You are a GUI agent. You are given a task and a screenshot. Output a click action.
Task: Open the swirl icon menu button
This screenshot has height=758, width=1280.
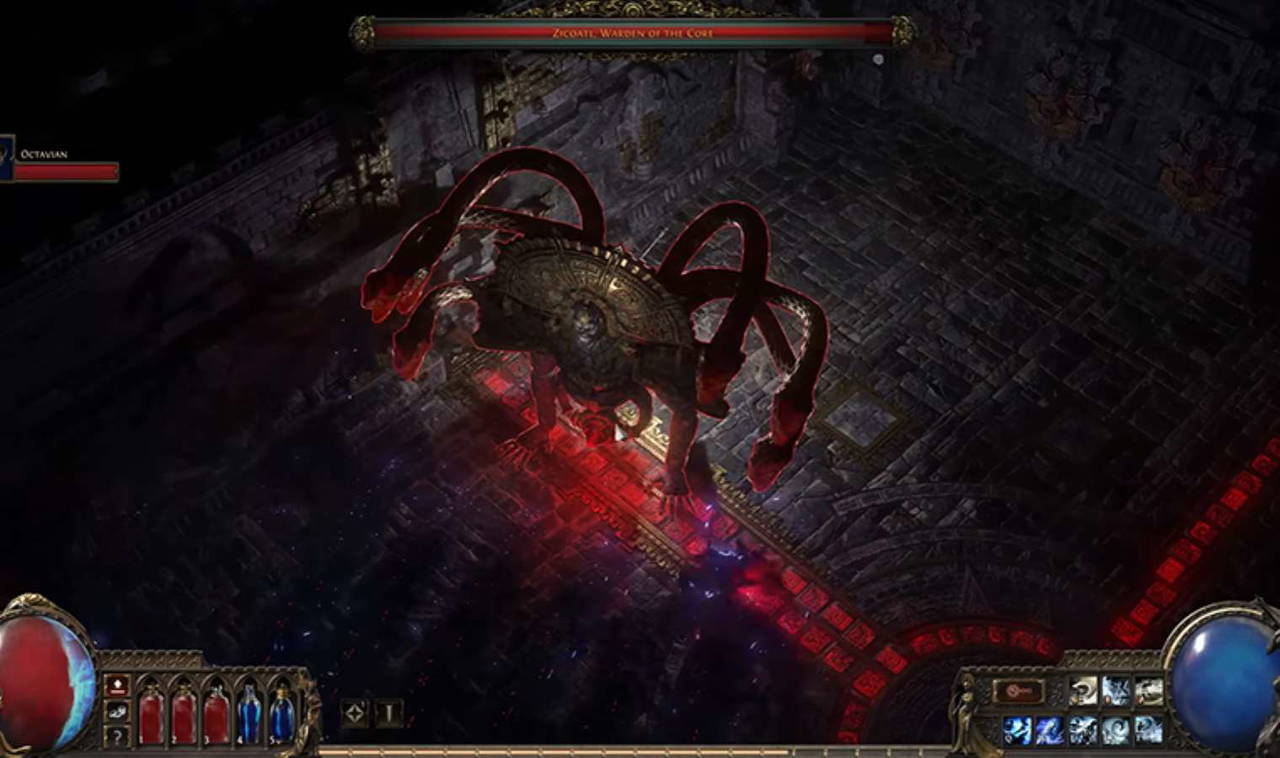117,711
